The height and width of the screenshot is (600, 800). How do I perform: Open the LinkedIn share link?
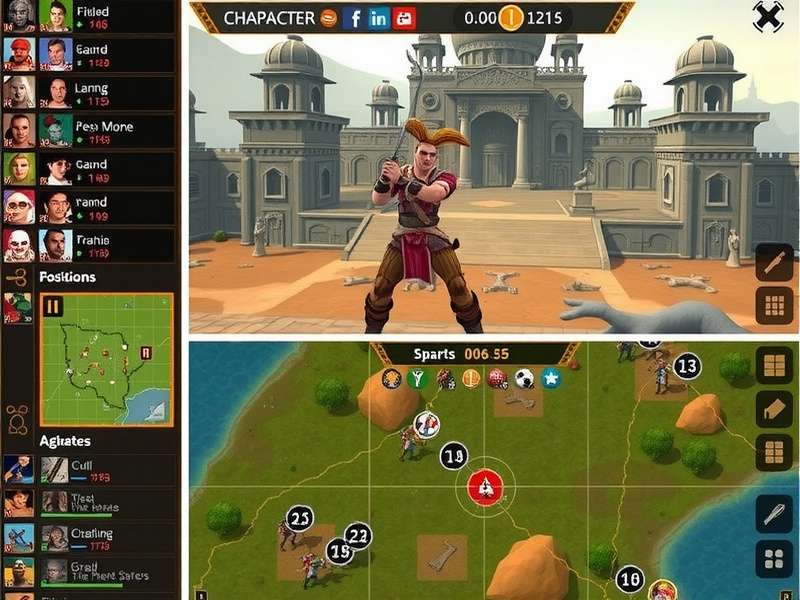pos(378,18)
